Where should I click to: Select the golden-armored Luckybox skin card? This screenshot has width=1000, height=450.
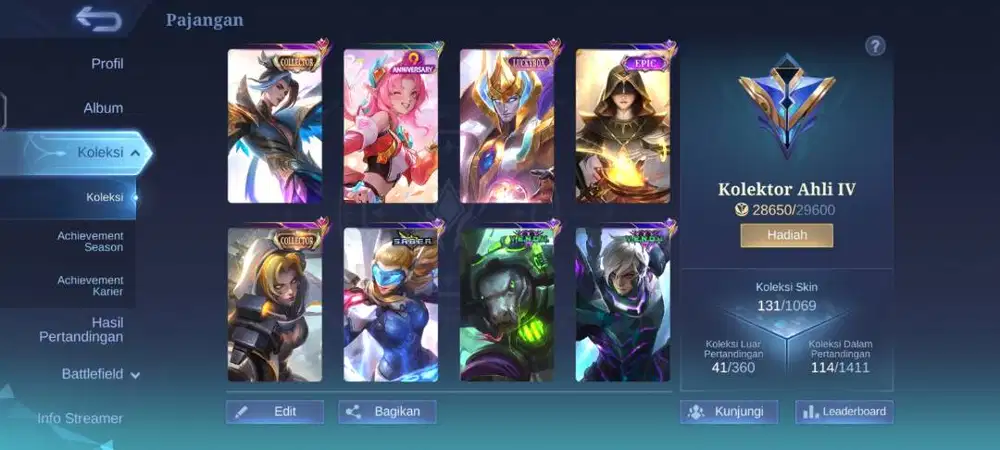click(507, 126)
